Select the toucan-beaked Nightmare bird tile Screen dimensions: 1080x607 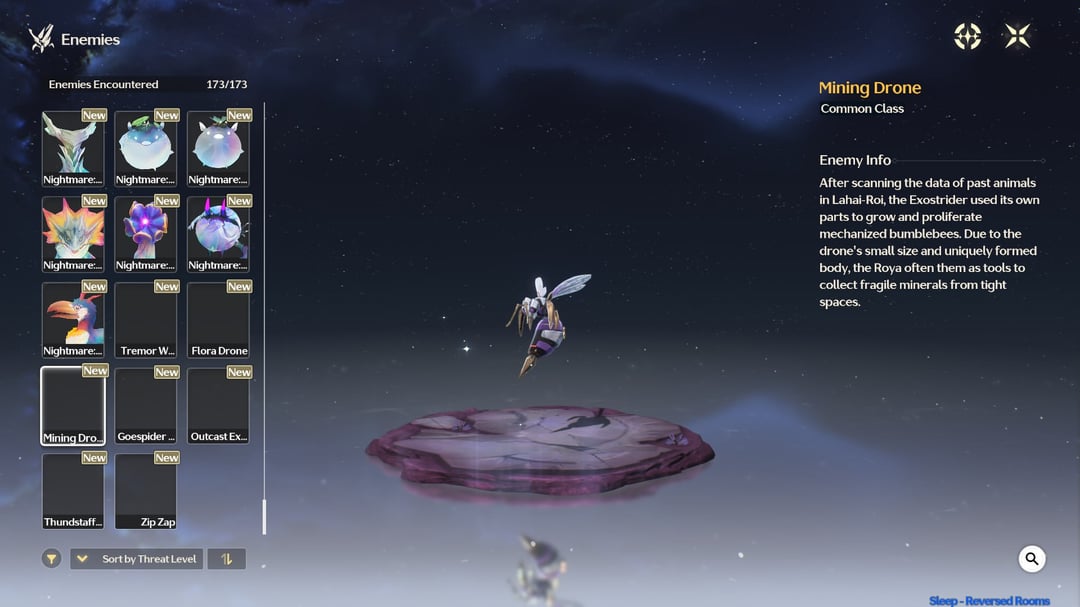tap(73, 320)
